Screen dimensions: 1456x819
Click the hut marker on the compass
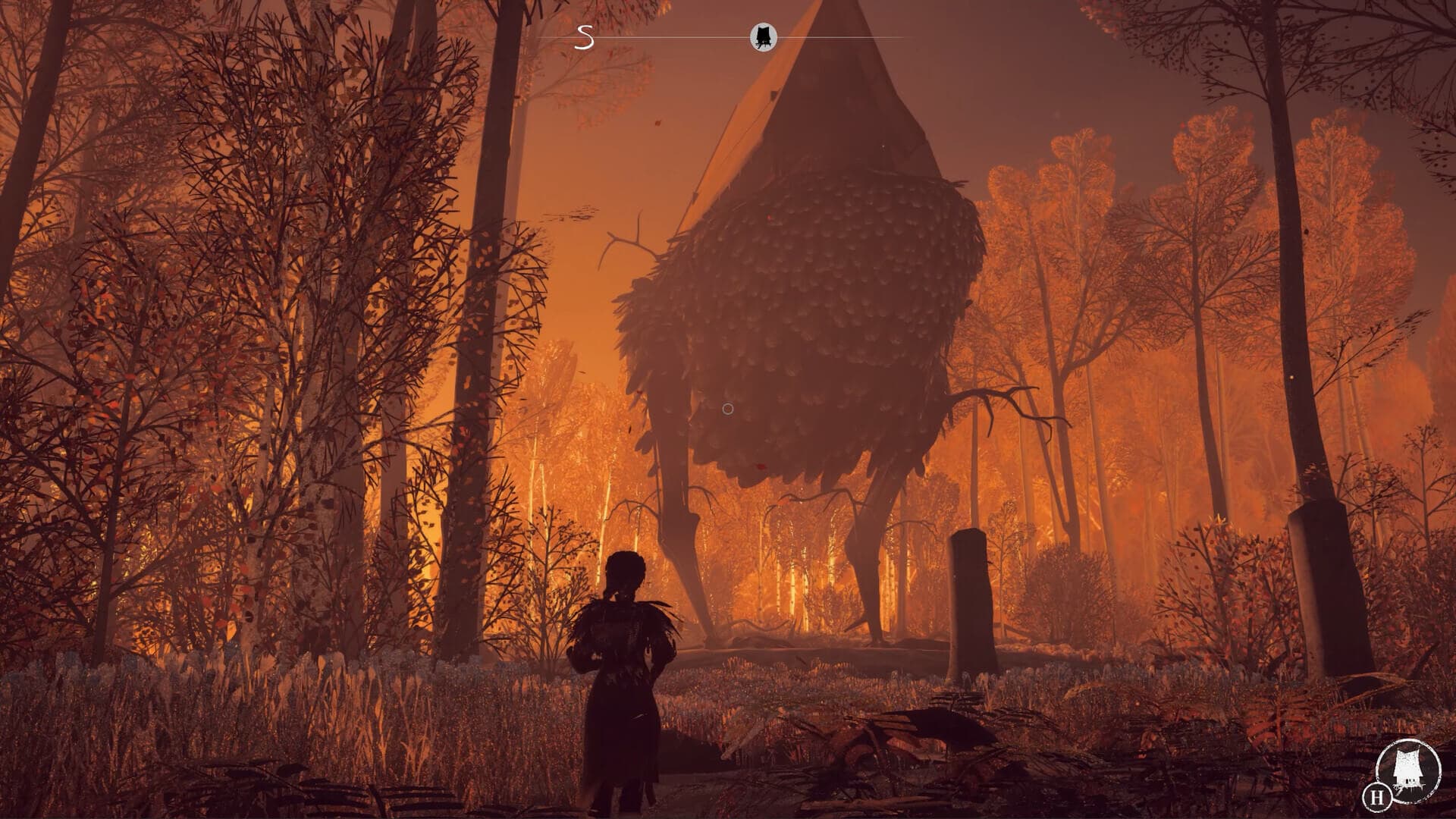(x=763, y=37)
